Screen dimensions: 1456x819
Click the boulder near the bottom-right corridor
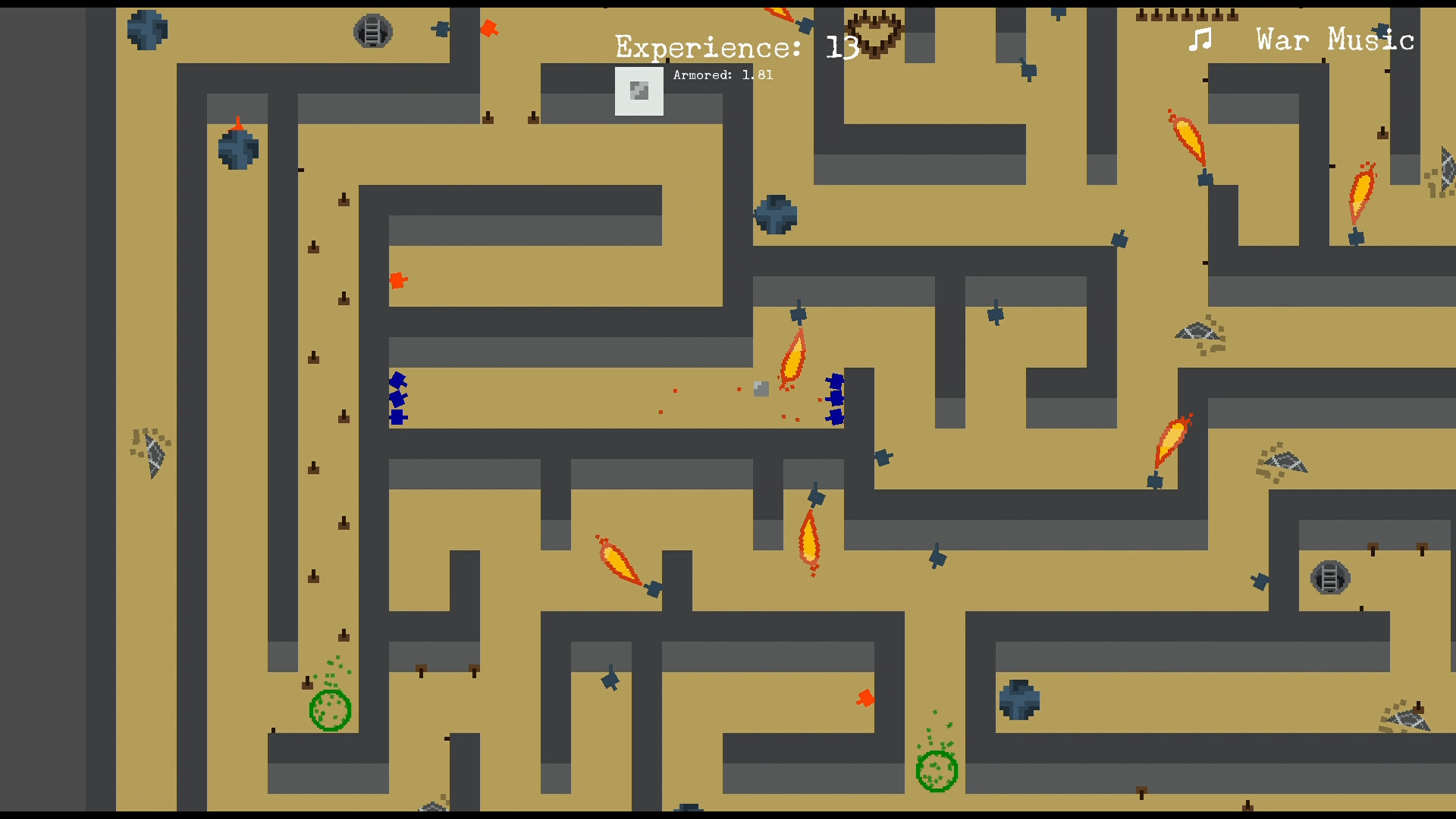[1019, 700]
